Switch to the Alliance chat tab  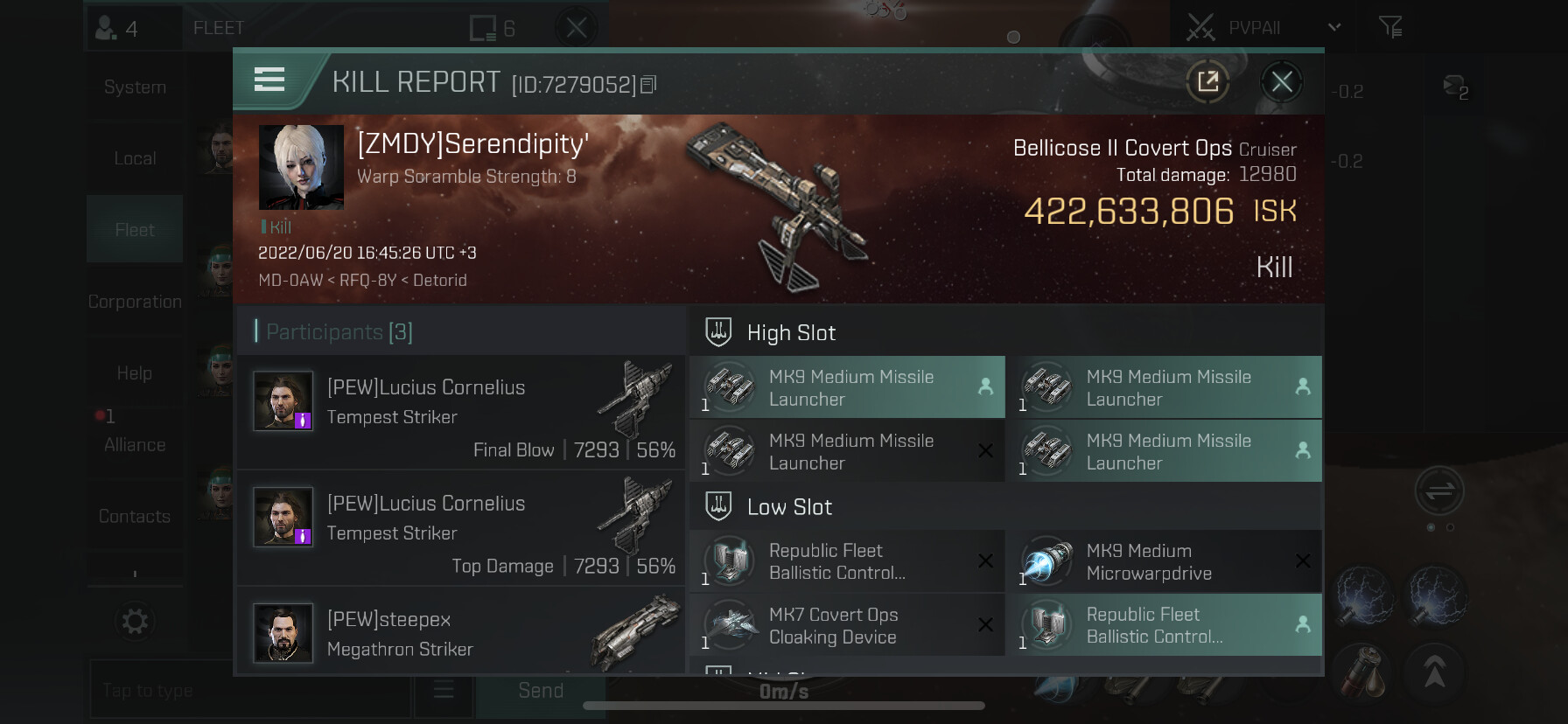point(135,445)
